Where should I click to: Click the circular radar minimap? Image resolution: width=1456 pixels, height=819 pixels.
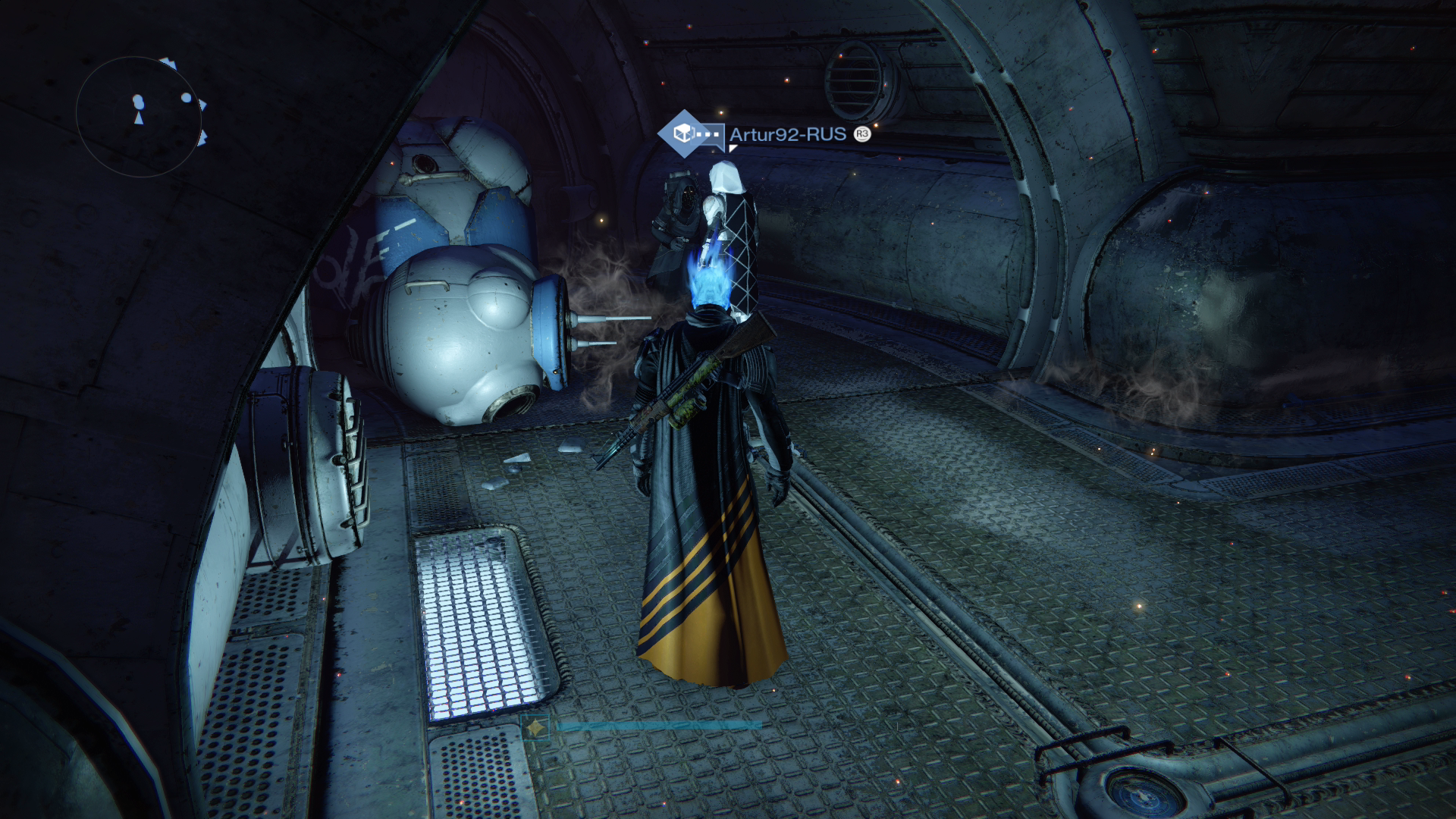[x=139, y=116]
